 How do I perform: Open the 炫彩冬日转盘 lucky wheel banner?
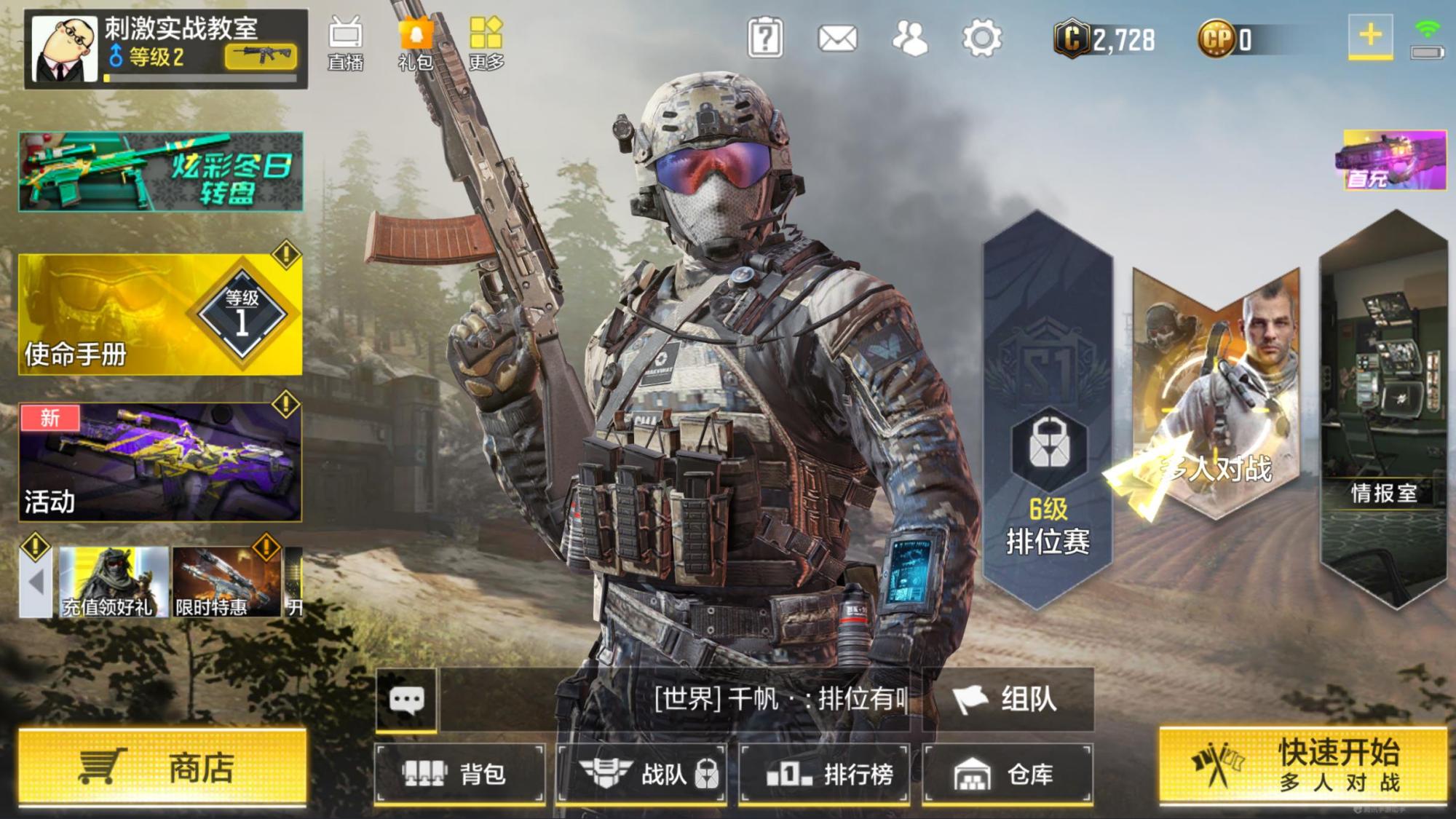(x=160, y=172)
